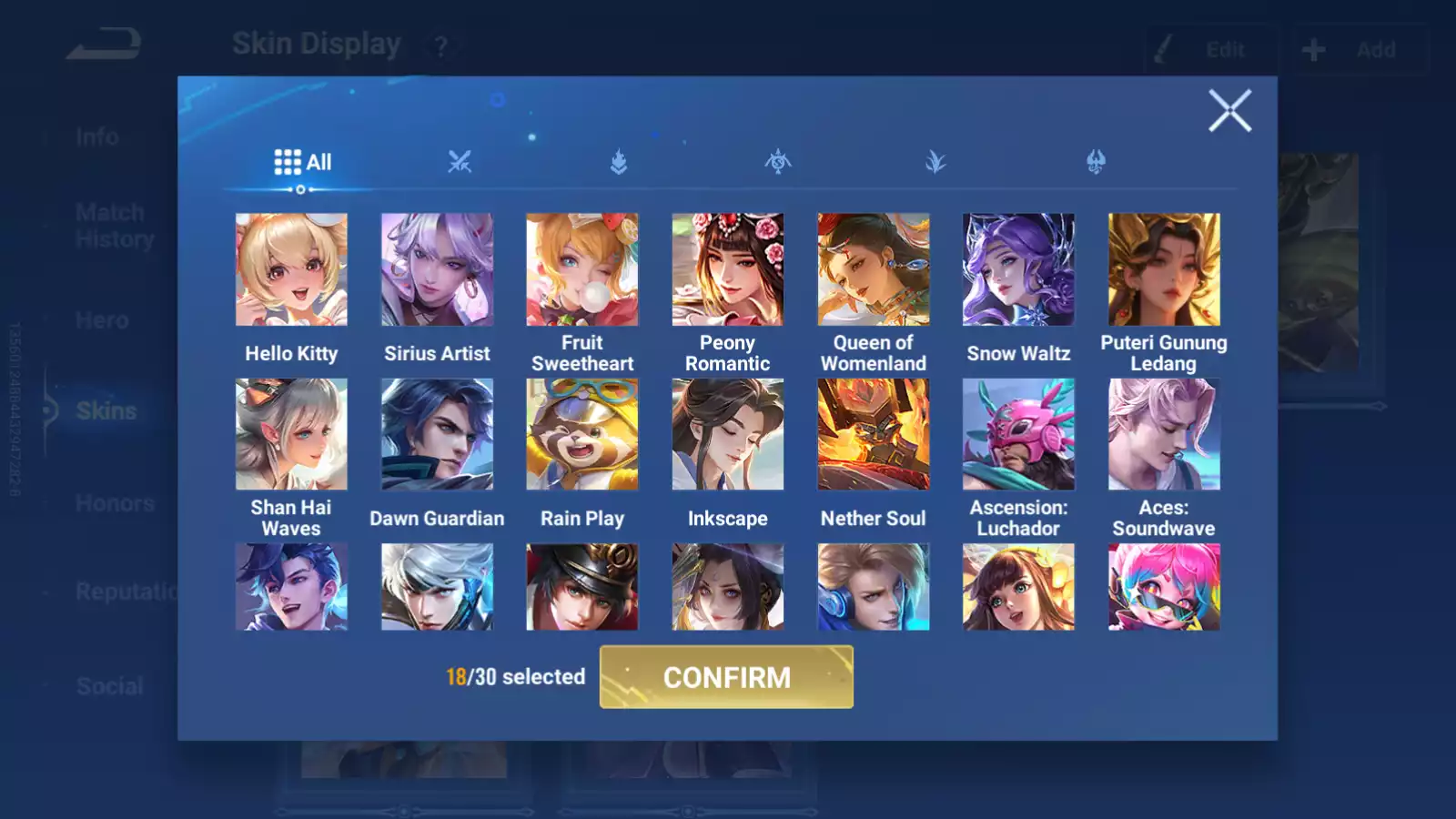Select the Rain Play skin
Screen dimensions: 1456x819
[x=582, y=434]
